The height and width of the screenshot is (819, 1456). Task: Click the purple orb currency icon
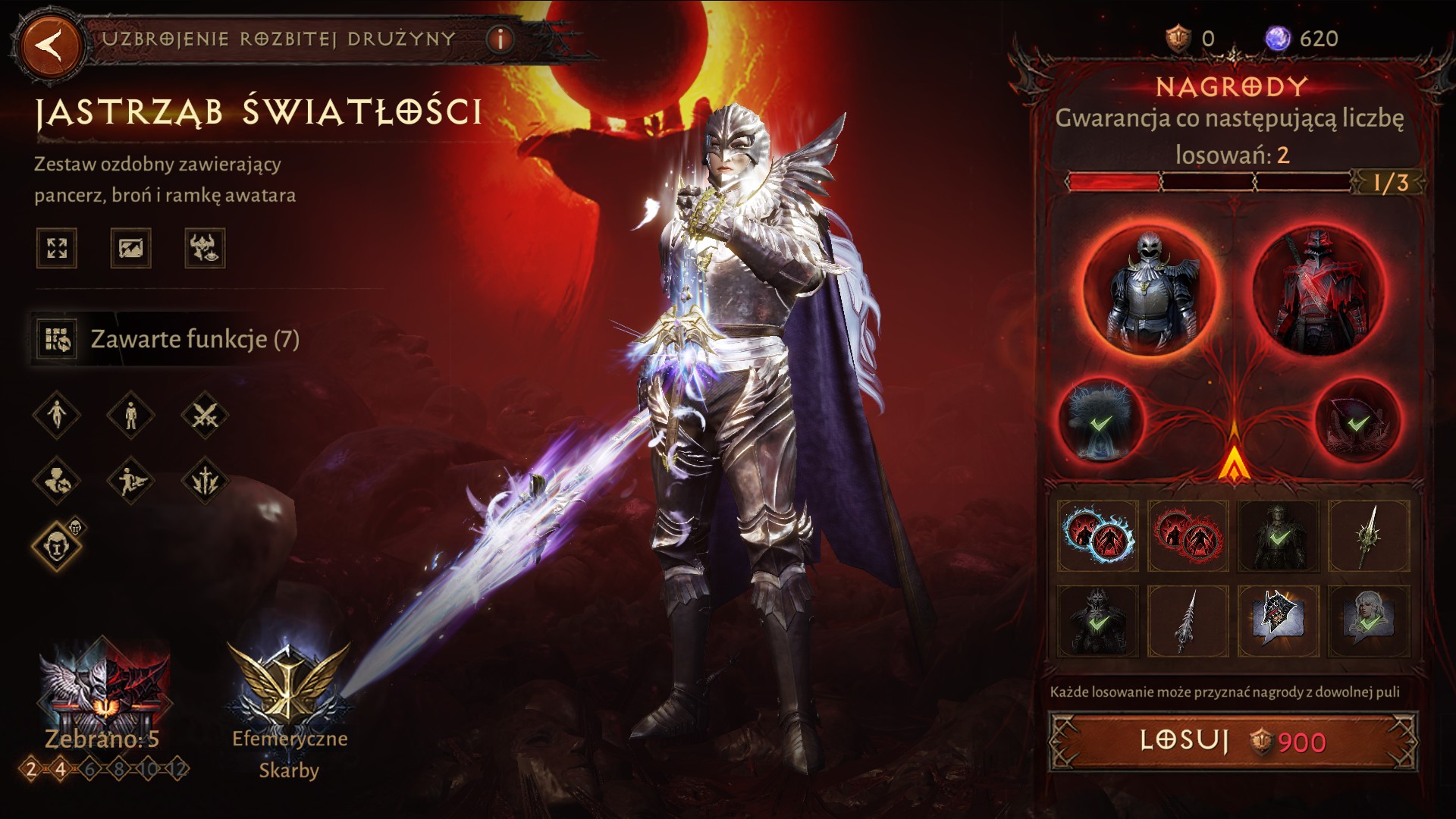point(1278,38)
